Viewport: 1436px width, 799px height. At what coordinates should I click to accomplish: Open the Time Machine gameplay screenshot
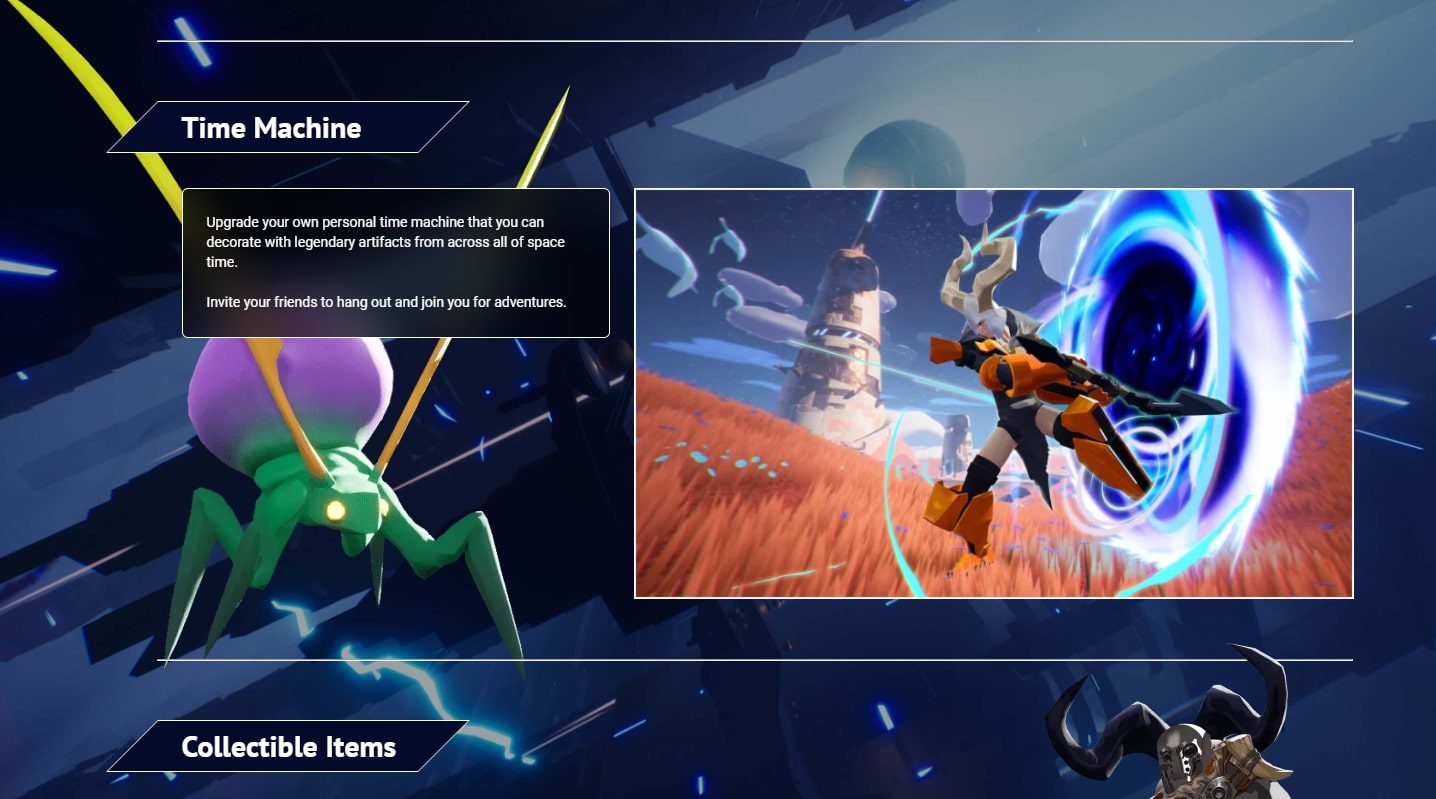(x=993, y=393)
